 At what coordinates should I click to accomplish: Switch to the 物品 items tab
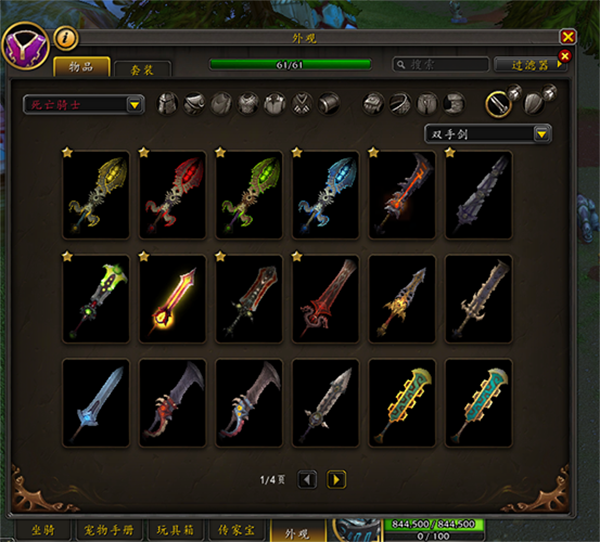[x=82, y=67]
